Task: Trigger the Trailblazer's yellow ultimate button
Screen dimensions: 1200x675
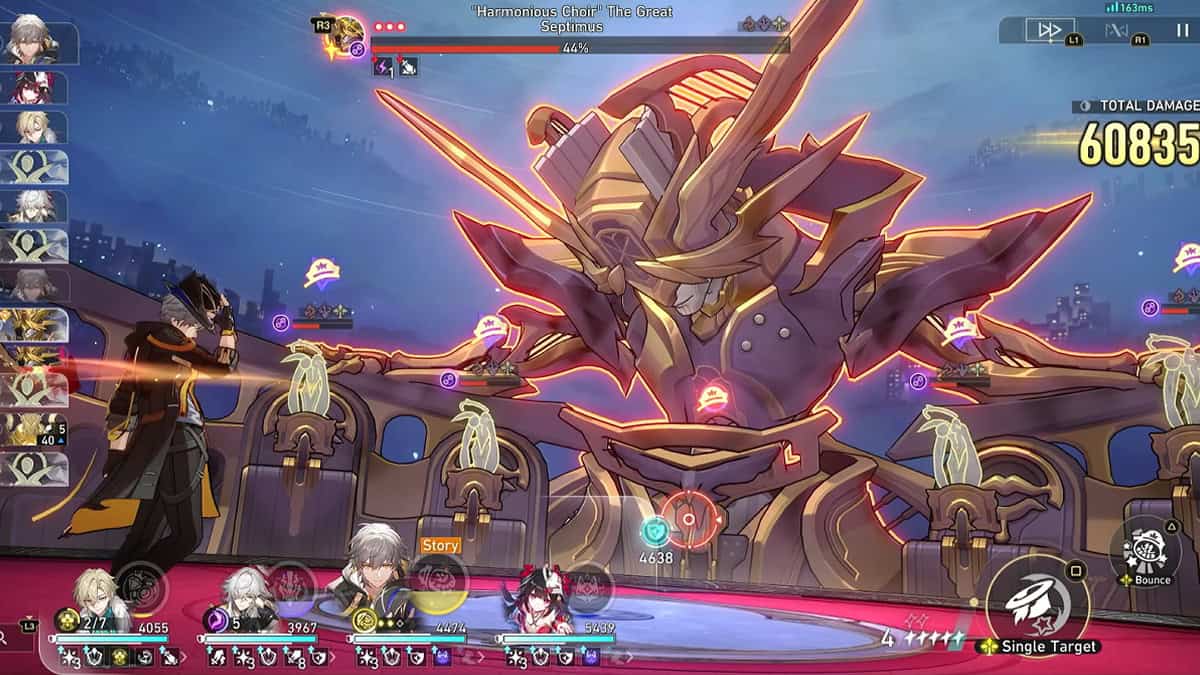Action: [438, 582]
